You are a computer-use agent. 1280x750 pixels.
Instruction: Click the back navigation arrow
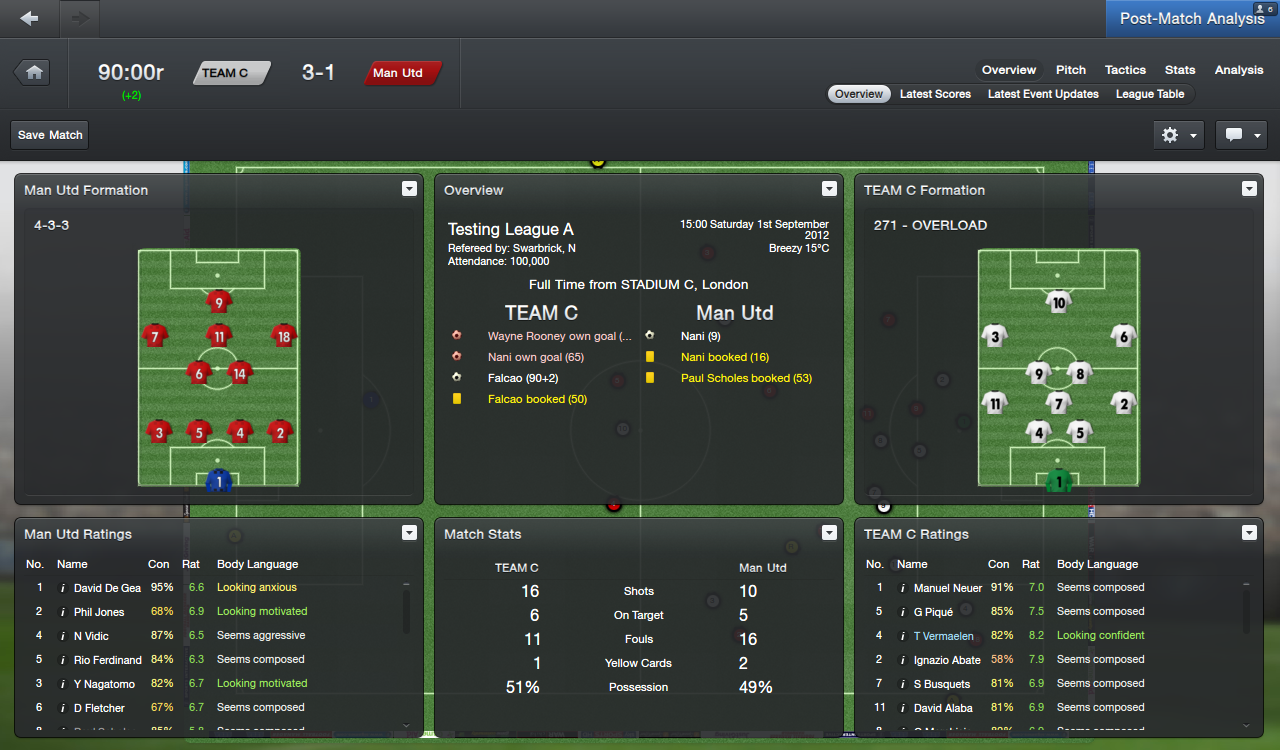(29, 17)
